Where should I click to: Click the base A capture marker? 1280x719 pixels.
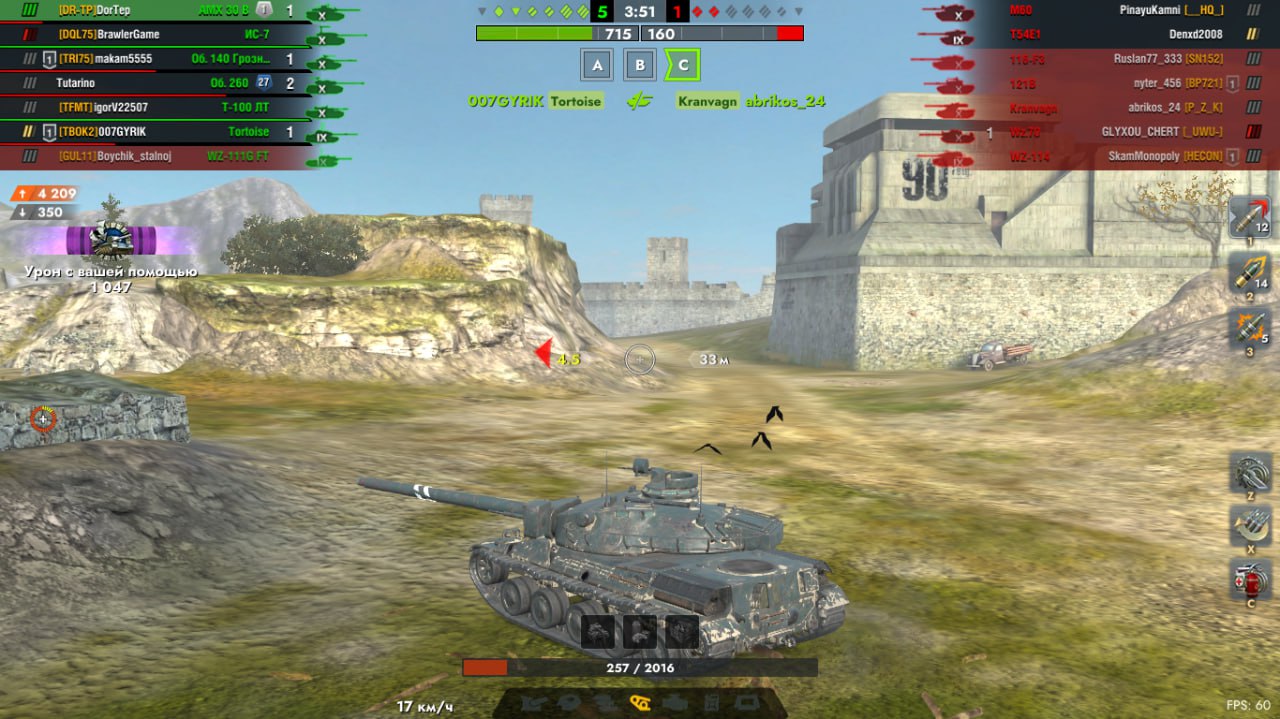click(x=597, y=66)
